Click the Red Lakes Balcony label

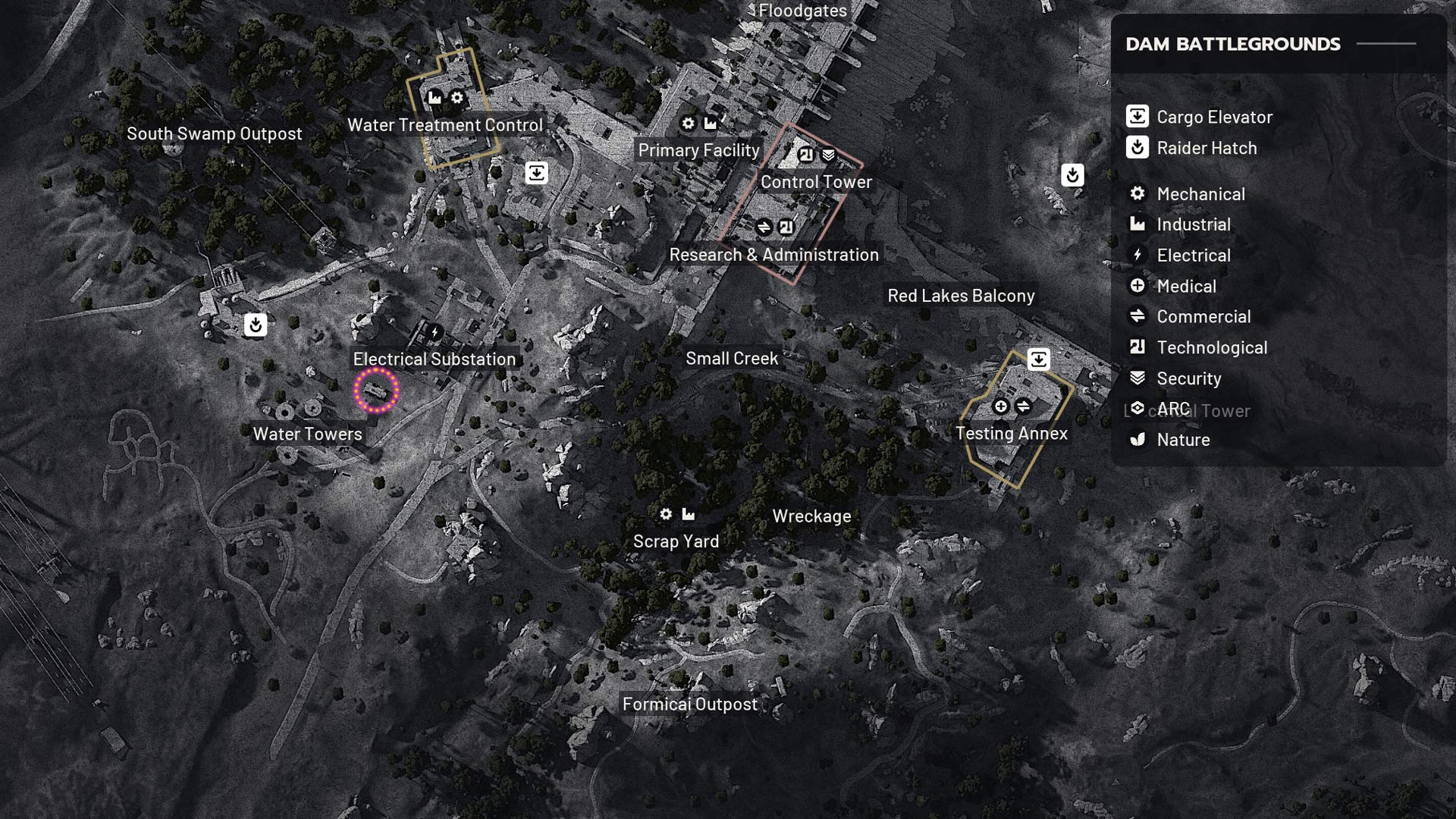point(962,296)
